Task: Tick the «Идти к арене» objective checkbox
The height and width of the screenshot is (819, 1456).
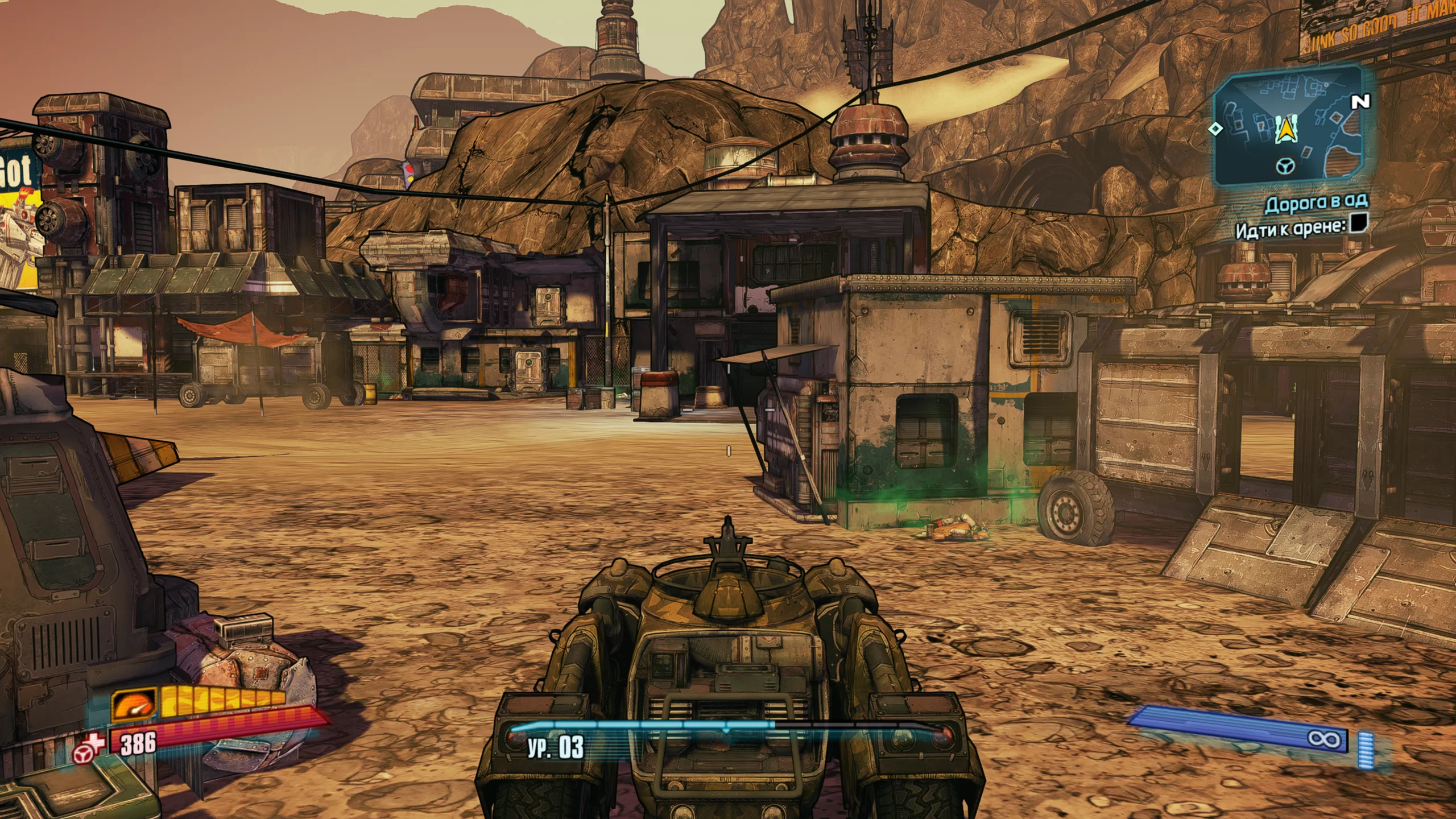Action: (1358, 223)
